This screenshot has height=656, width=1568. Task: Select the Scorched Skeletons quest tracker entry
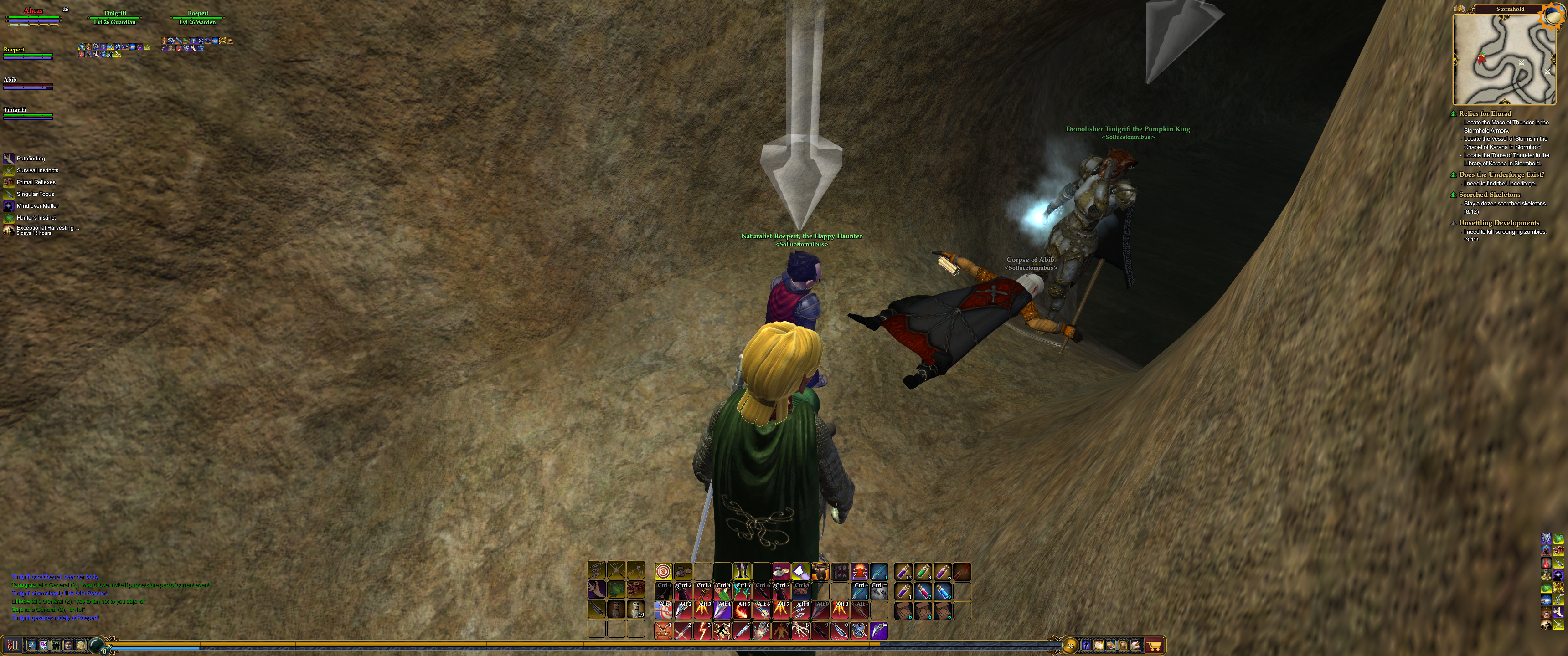pos(1489,195)
